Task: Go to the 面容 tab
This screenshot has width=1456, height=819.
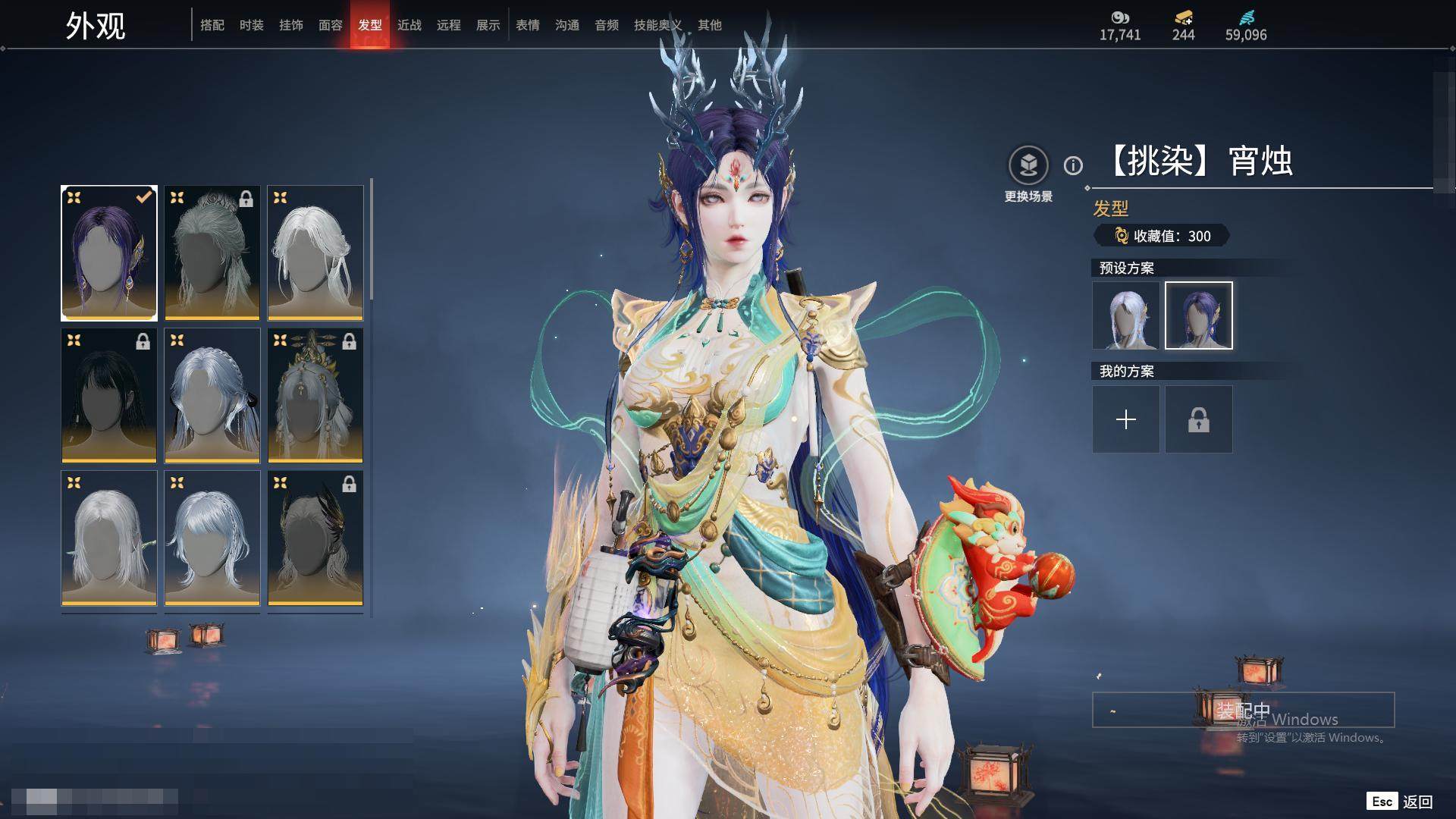Action: (331, 25)
